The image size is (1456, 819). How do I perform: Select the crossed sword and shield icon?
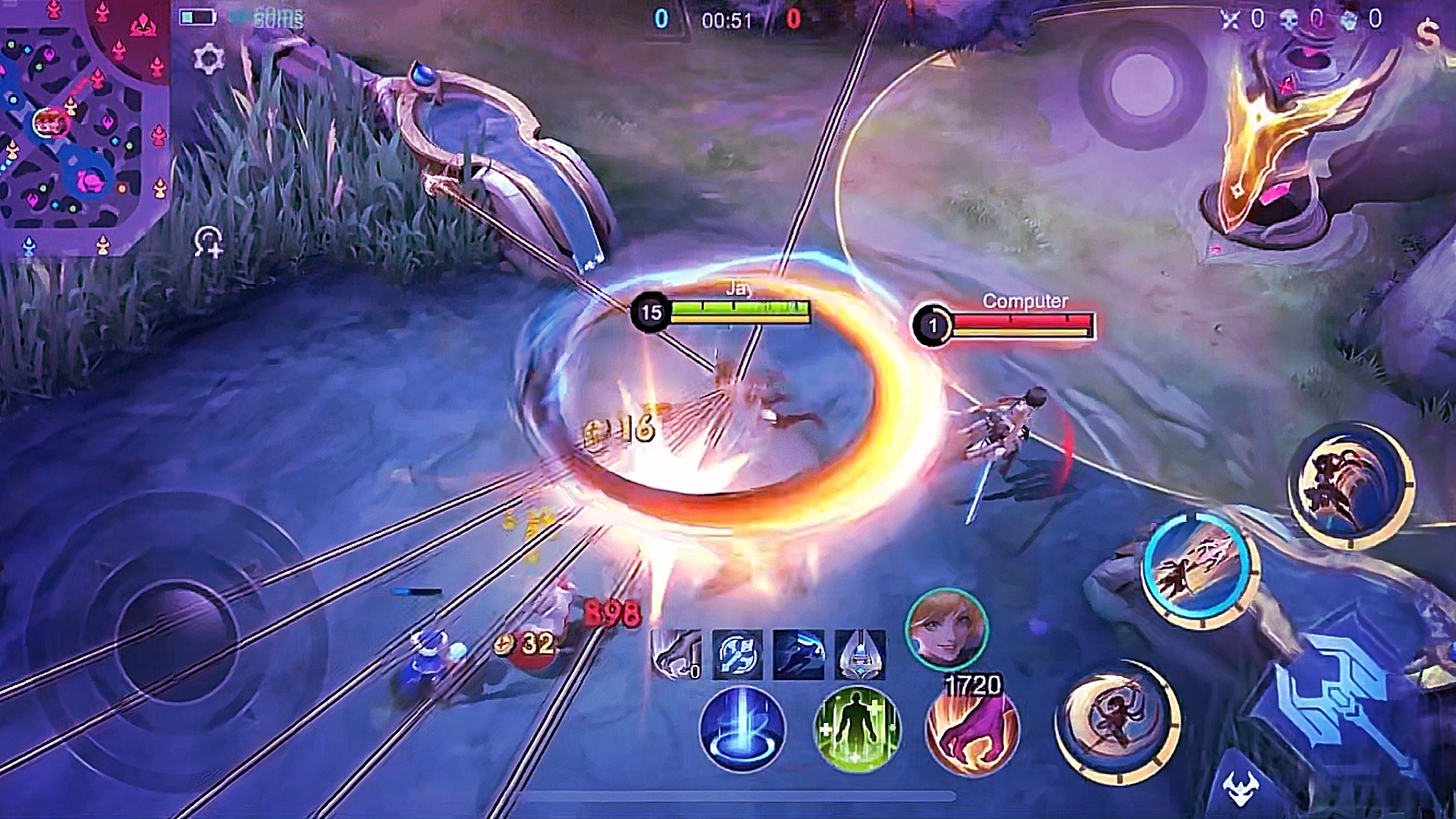pos(737,654)
